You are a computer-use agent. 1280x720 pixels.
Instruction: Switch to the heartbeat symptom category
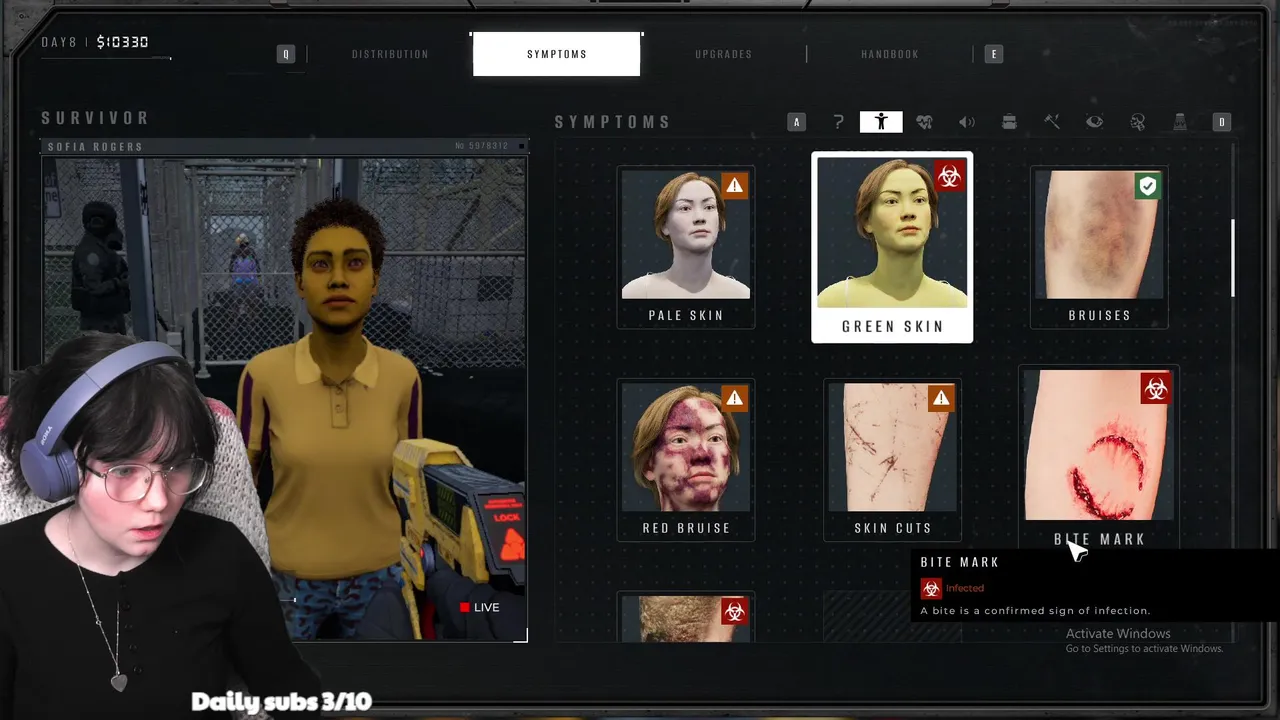924,122
